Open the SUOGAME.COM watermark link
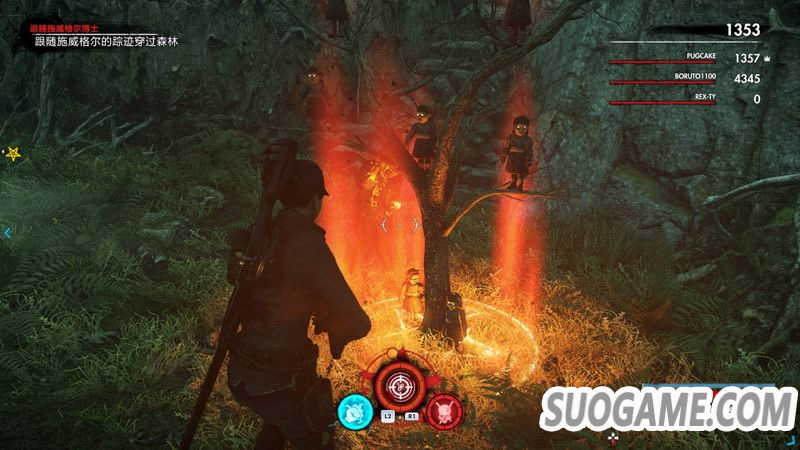 pyautogui.click(x=670, y=409)
